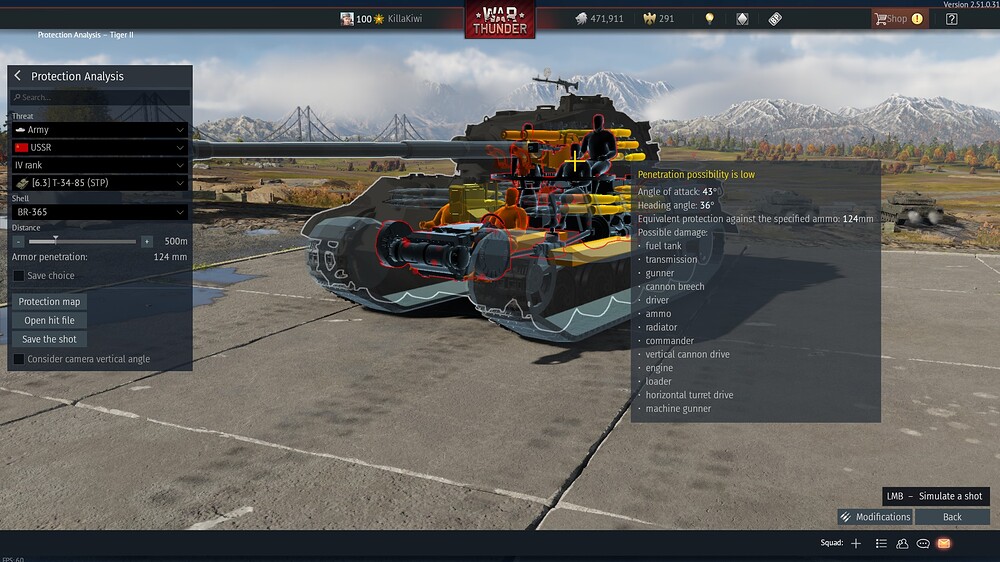
Task: Open the orange mail envelope
Action: coord(944,543)
